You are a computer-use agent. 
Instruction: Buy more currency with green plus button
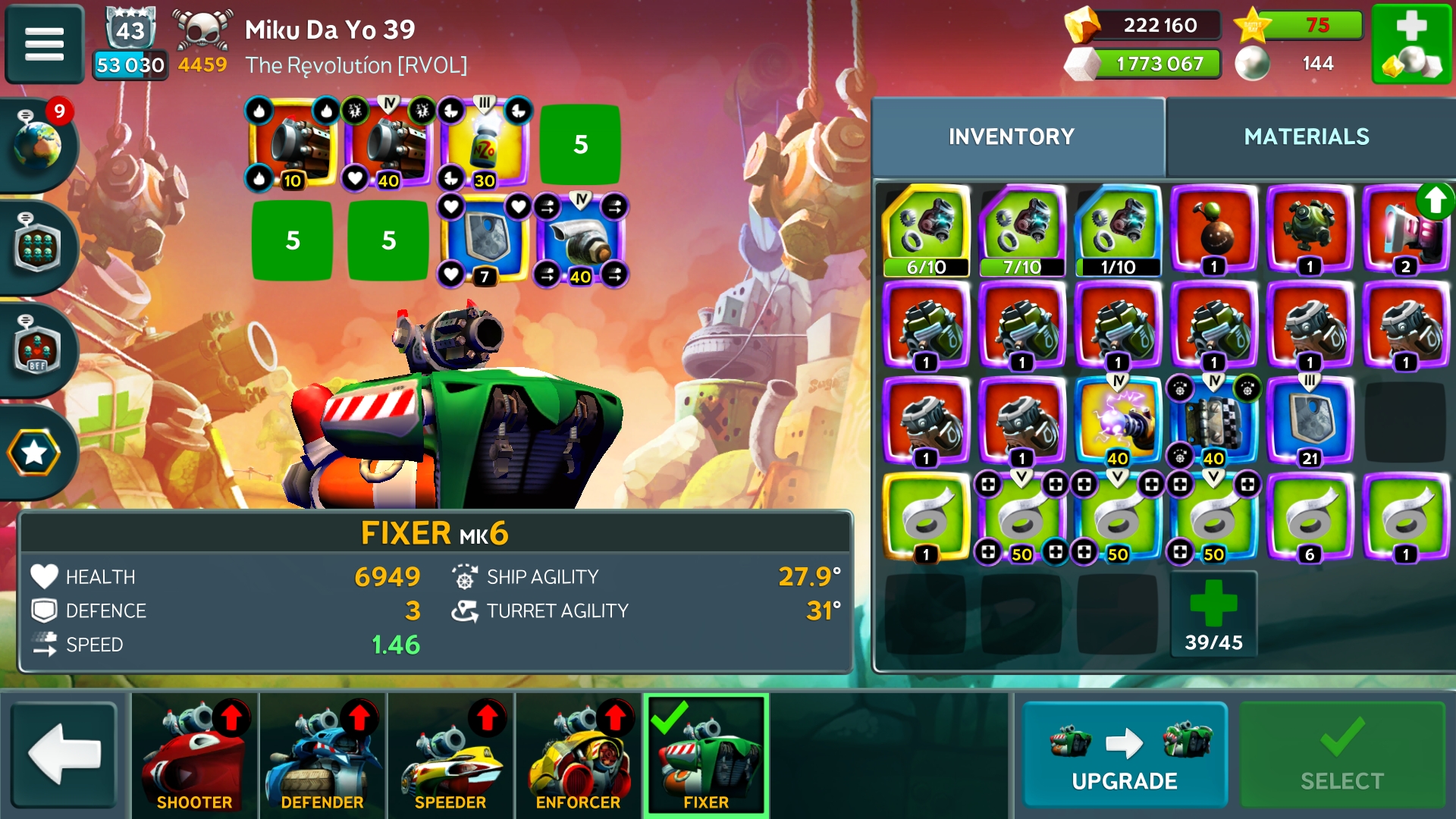click(1411, 43)
